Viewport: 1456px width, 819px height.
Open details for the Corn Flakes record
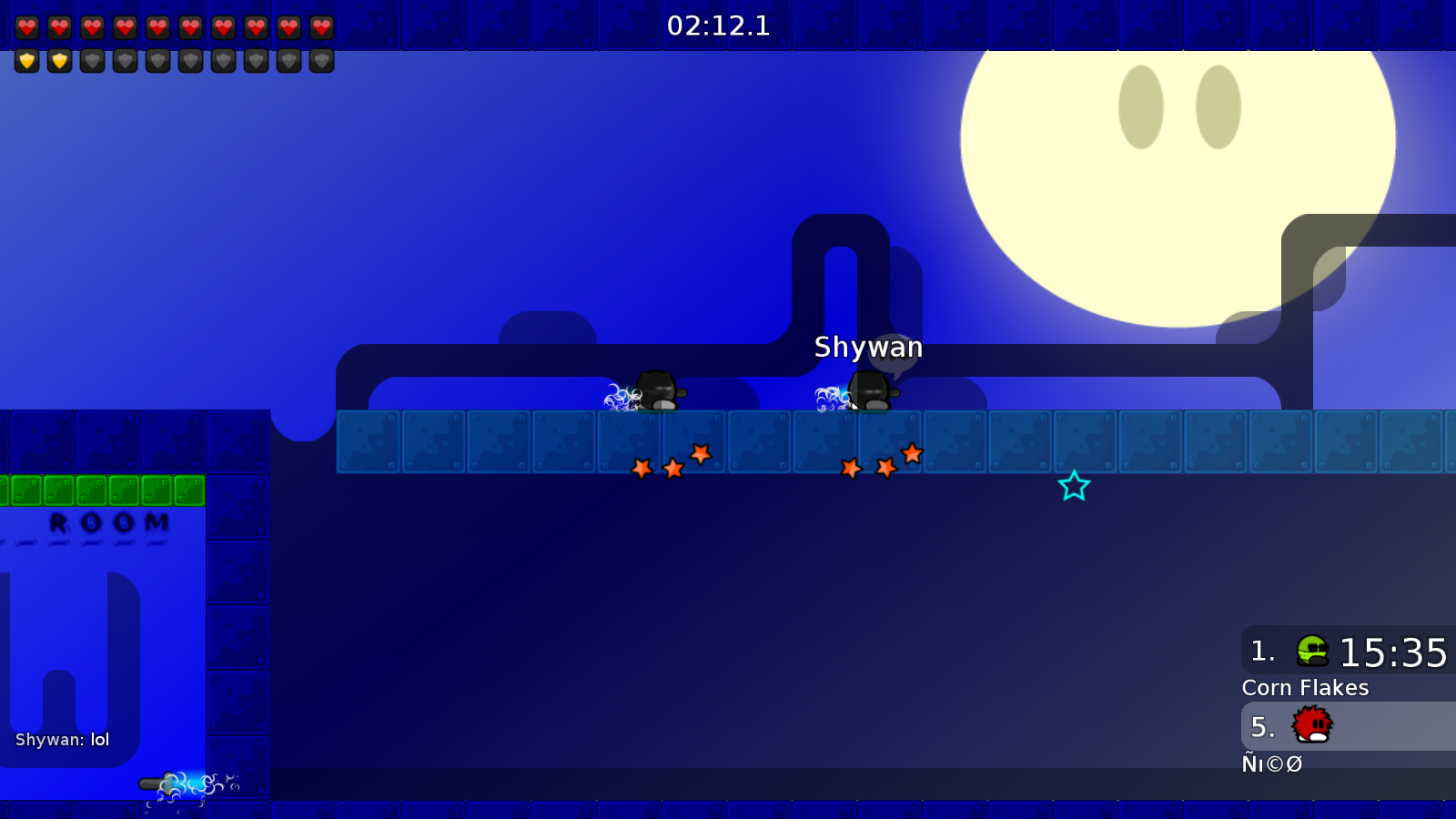[1305, 688]
